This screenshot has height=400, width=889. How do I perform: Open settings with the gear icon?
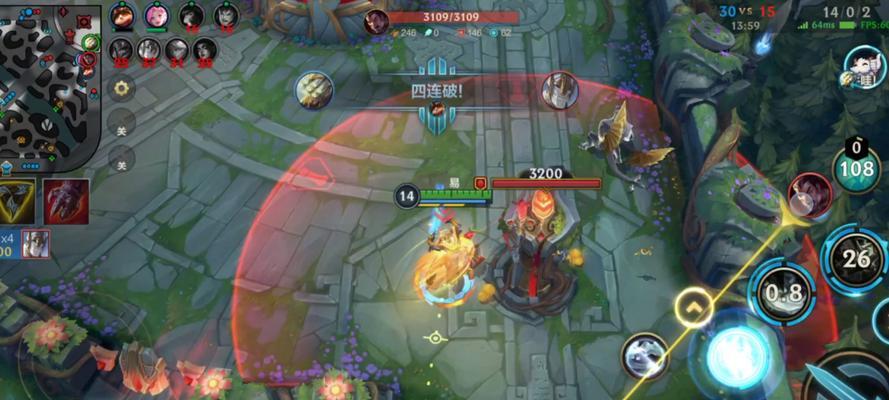(121, 88)
